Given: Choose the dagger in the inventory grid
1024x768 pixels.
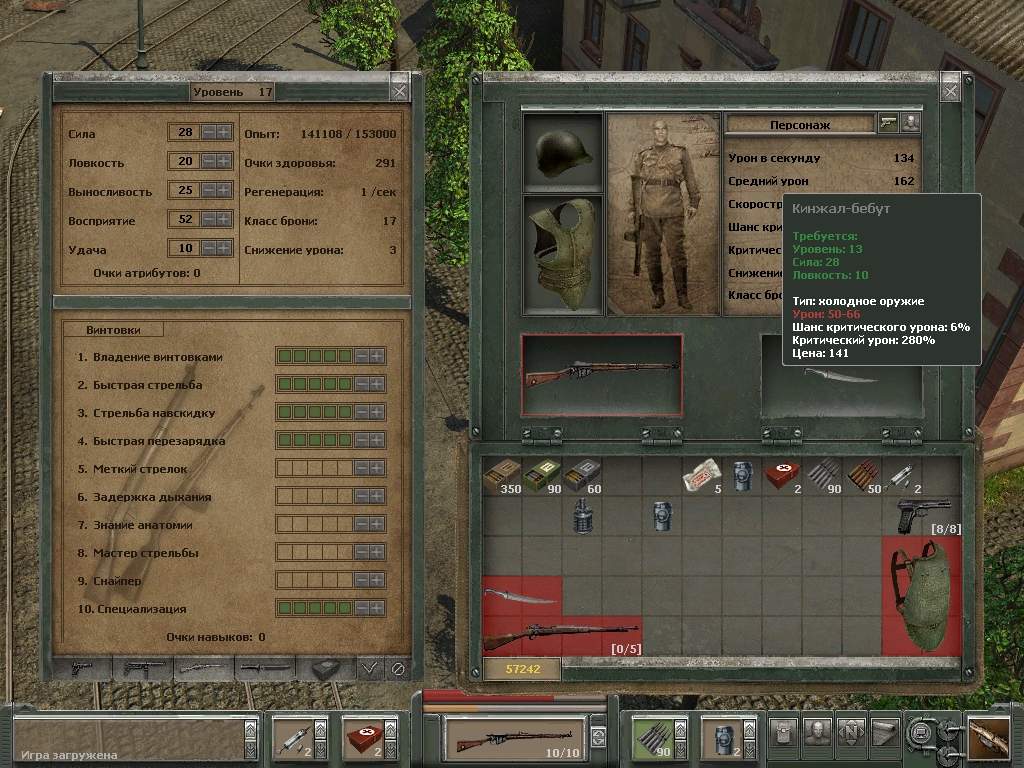Looking at the screenshot, I should (521, 597).
